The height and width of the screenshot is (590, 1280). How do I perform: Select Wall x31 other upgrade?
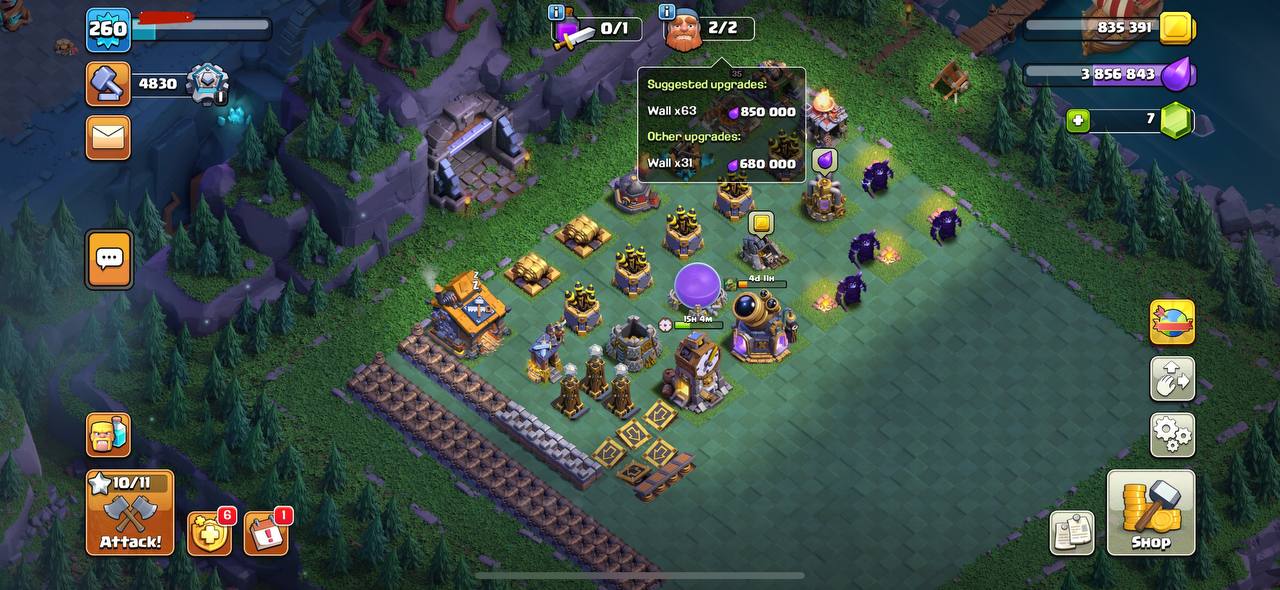721,163
